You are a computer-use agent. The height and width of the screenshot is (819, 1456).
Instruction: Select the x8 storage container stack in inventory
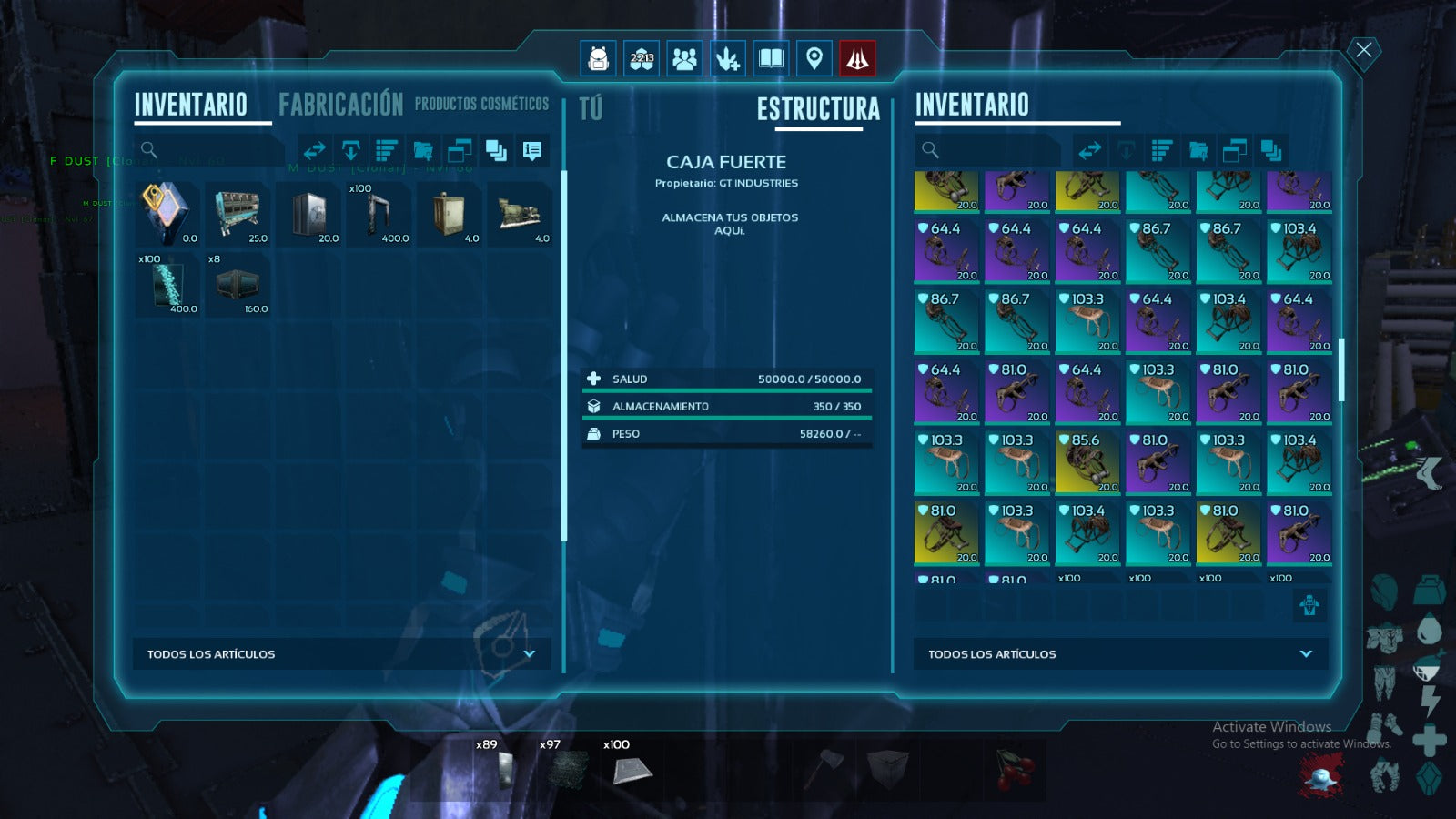238,284
